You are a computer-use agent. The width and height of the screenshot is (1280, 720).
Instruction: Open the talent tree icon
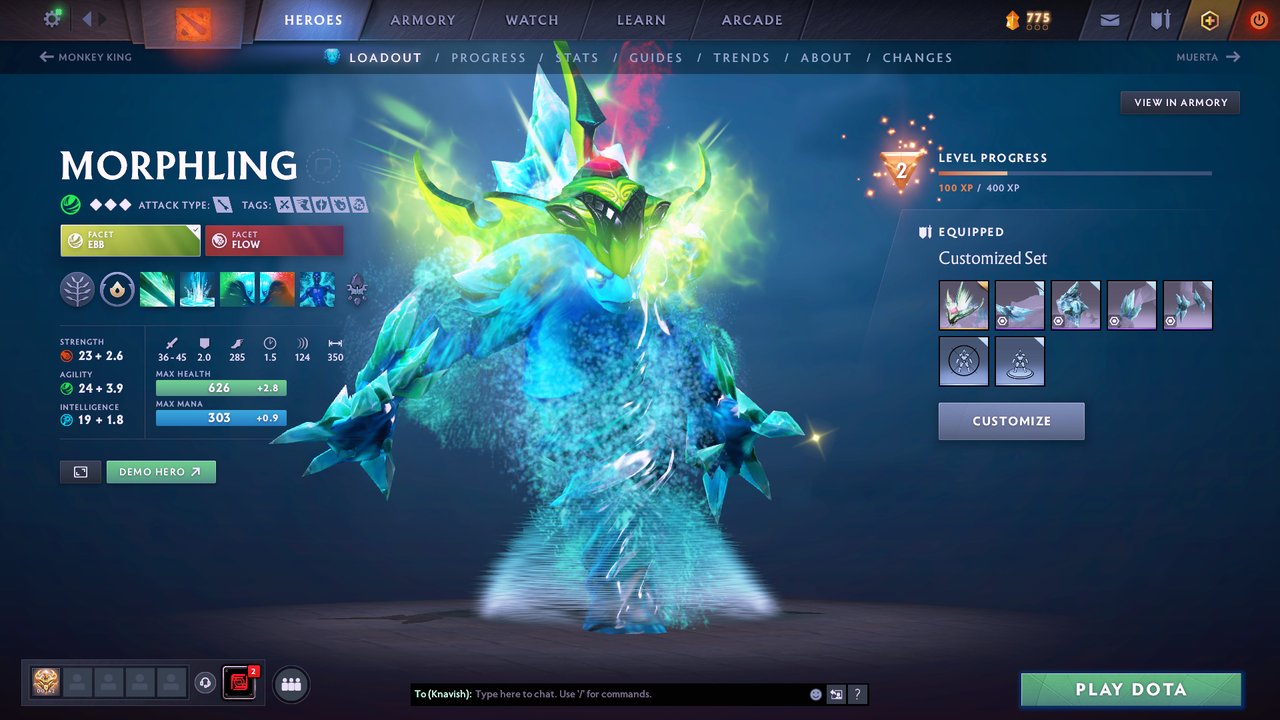pyautogui.click(x=77, y=290)
